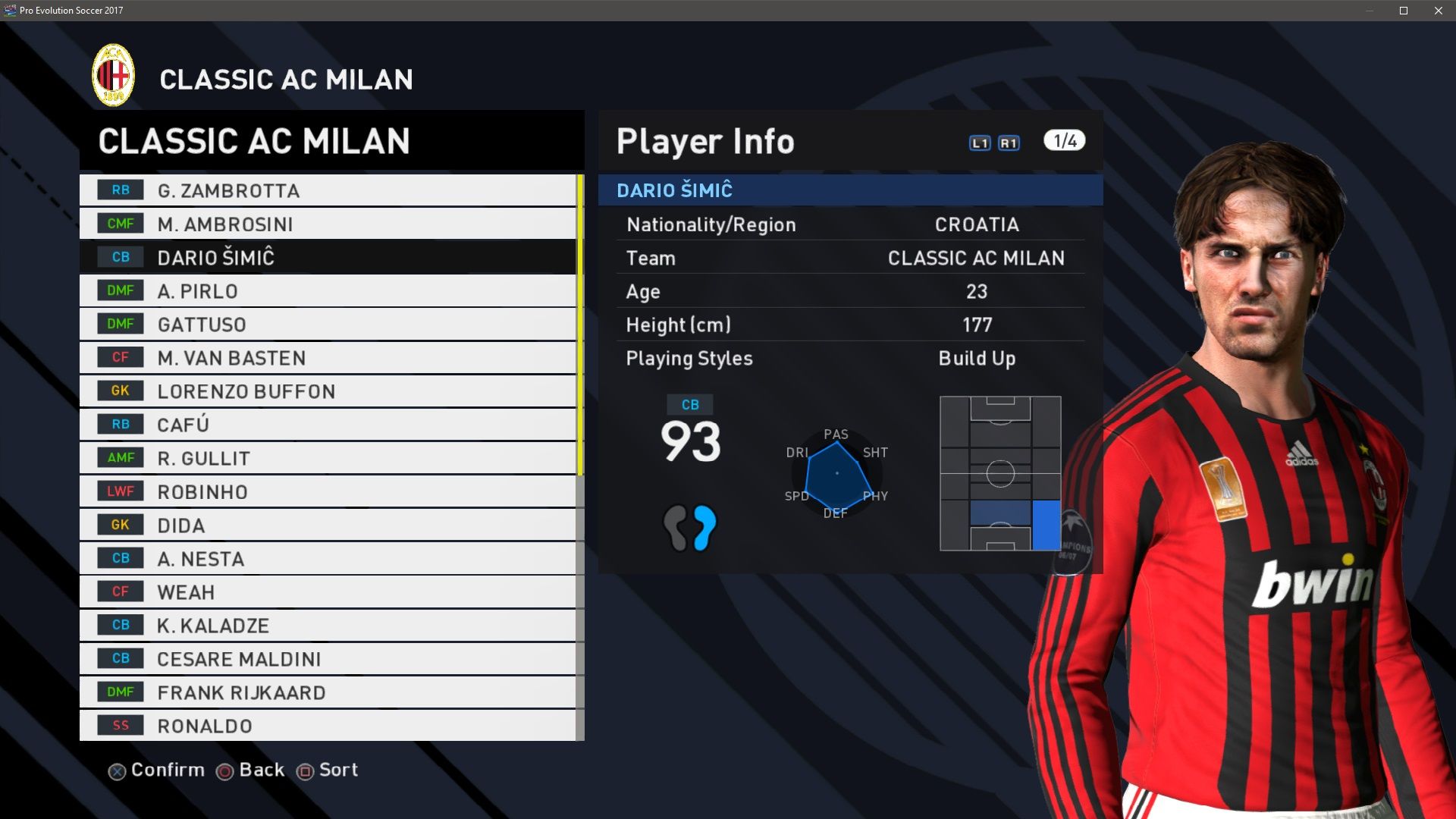Viewport: 1456px width, 819px height.
Task: Select Weah in the squad list
Action: click(327, 591)
